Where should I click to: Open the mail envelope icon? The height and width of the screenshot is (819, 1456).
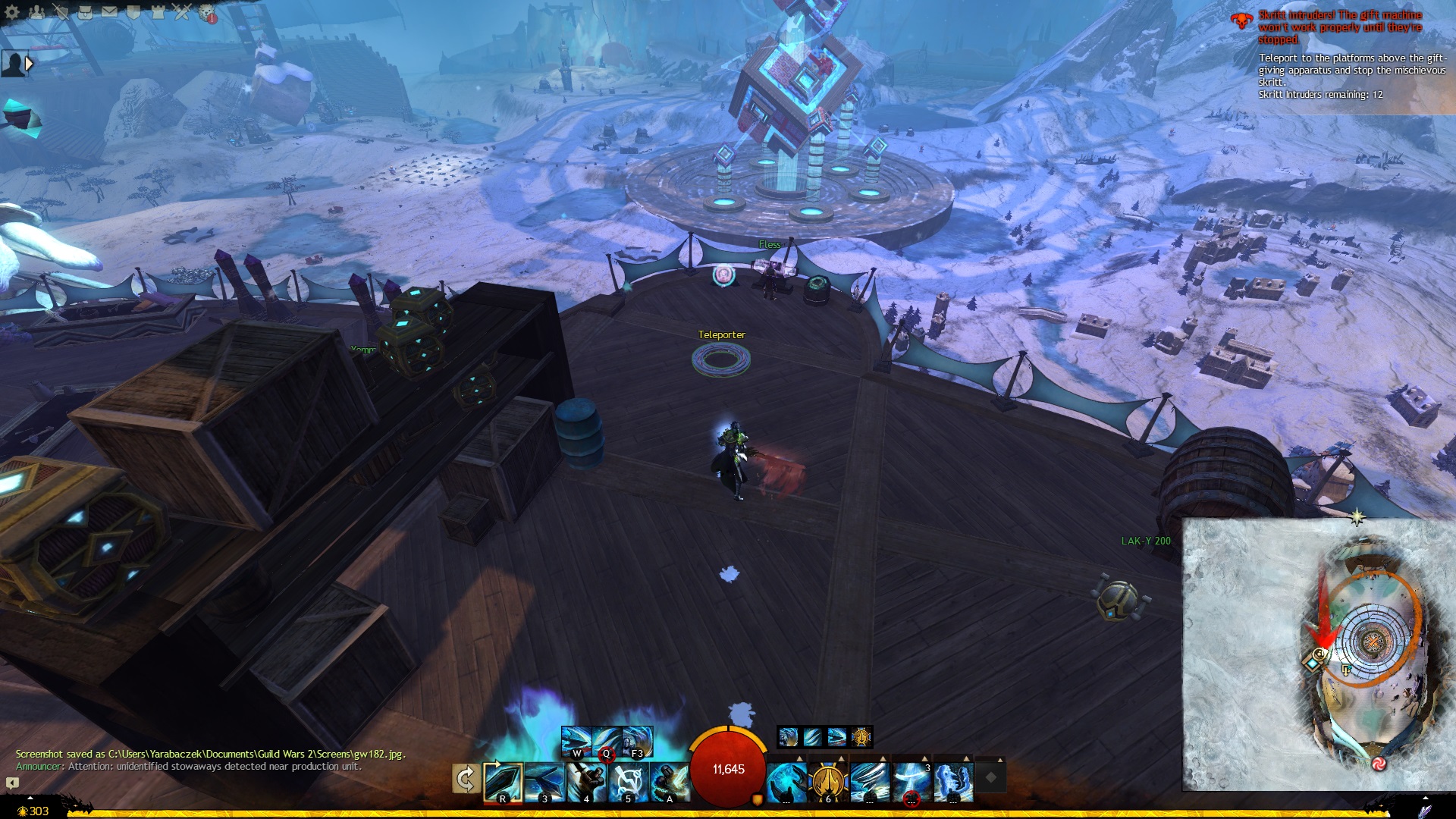tap(109, 12)
